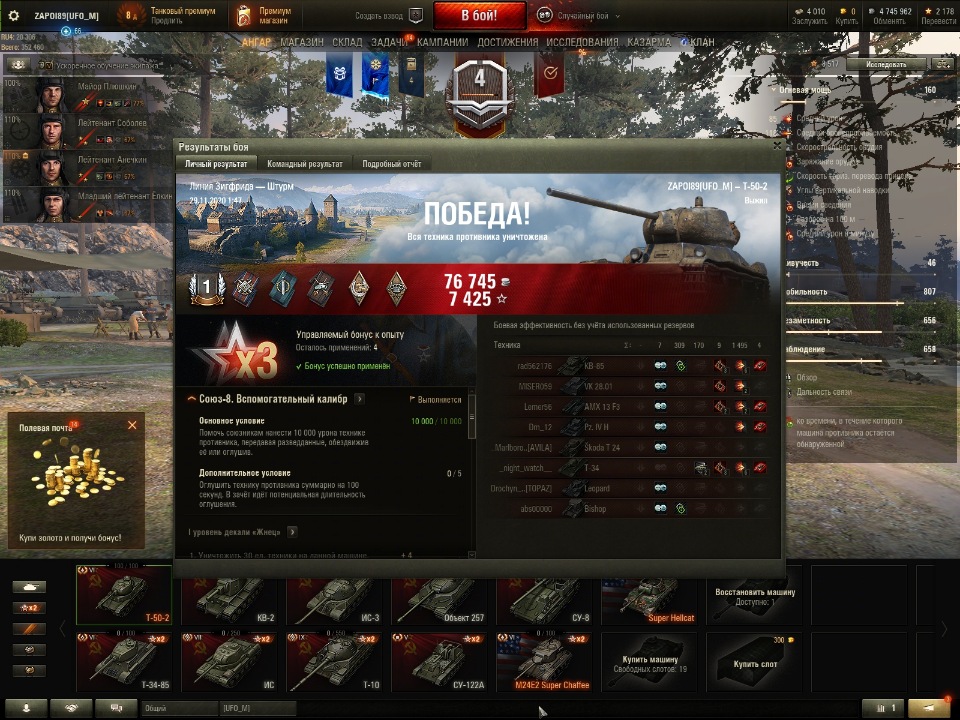Viewport: 960px width, 720px height.
Task: Click the Купить слот tile
Action: point(755,661)
